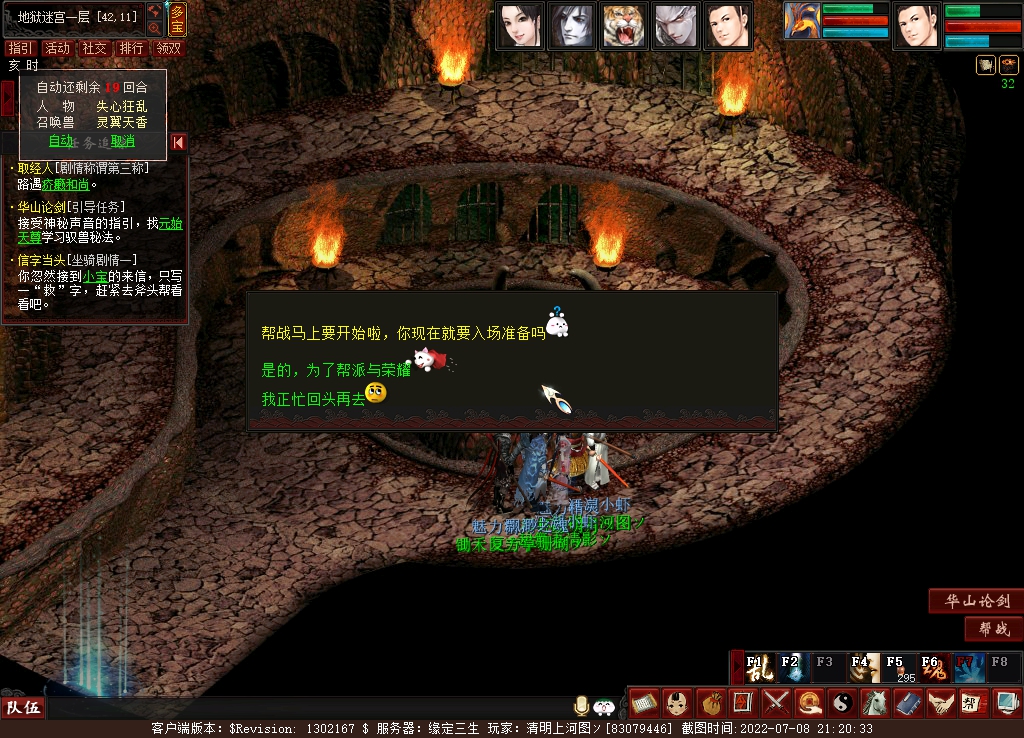Open the 多宝 shop button
The width and height of the screenshot is (1024, 738).
[x=177, y=18]
